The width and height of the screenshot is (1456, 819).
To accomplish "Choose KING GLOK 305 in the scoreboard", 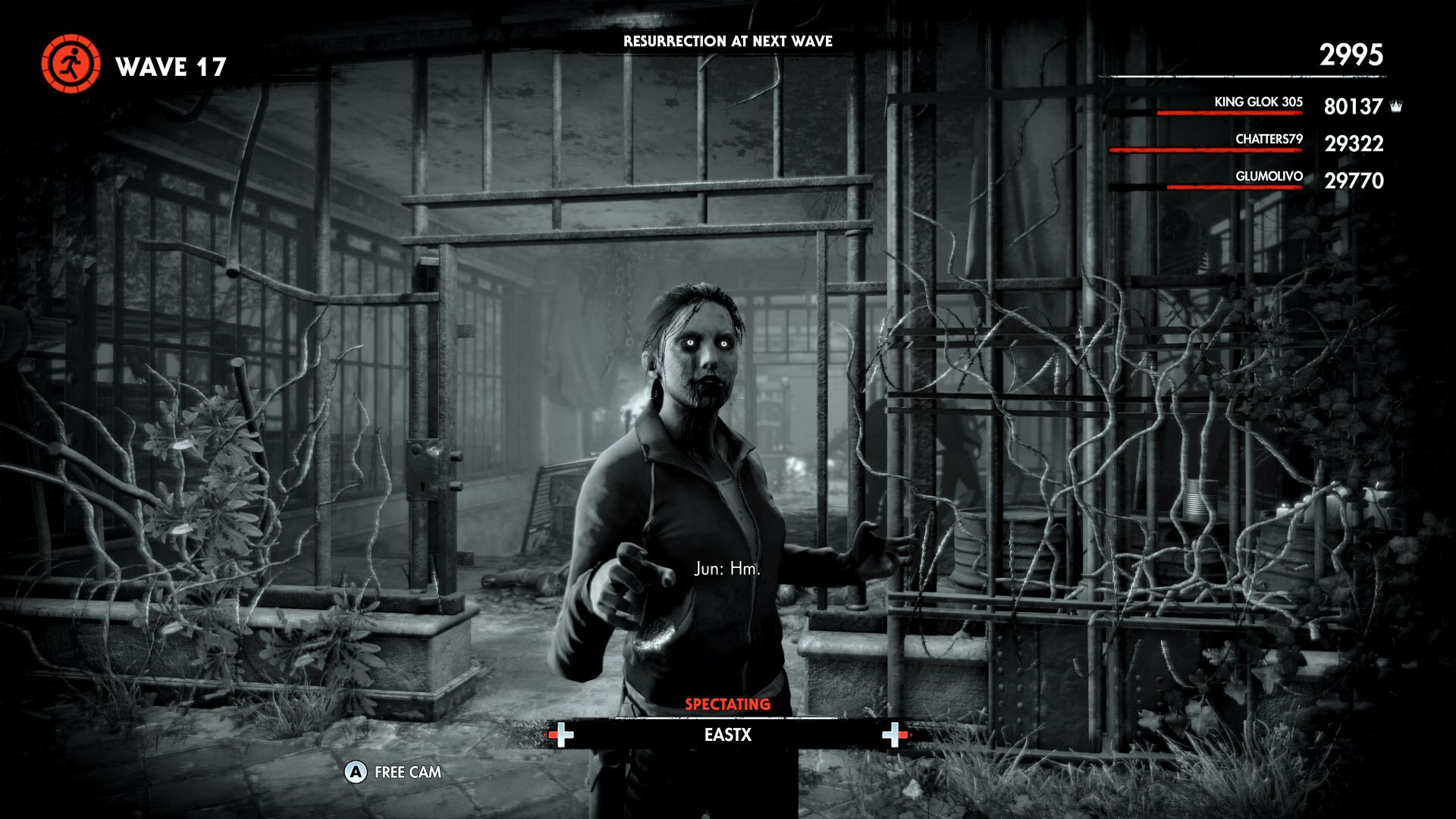I will [1258, 102].
